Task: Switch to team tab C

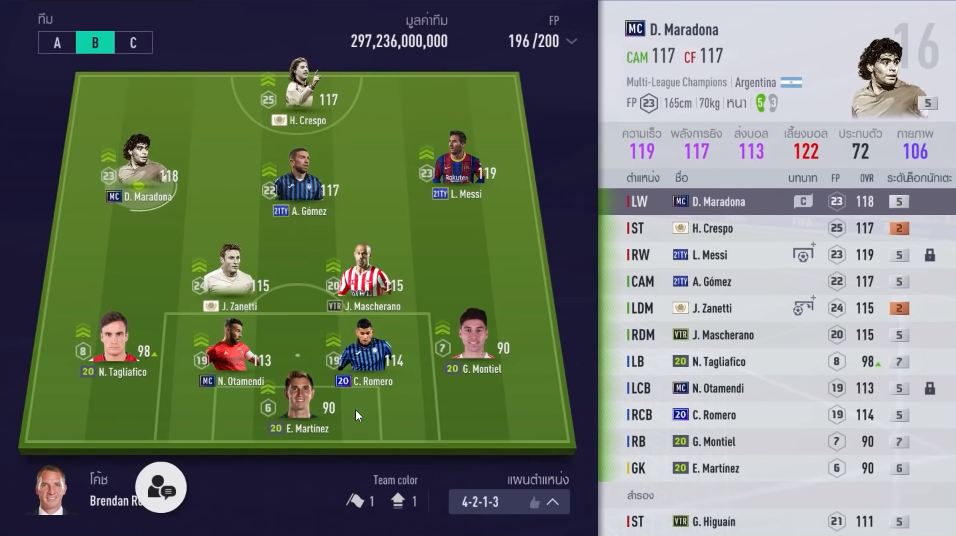Action: 133,43
